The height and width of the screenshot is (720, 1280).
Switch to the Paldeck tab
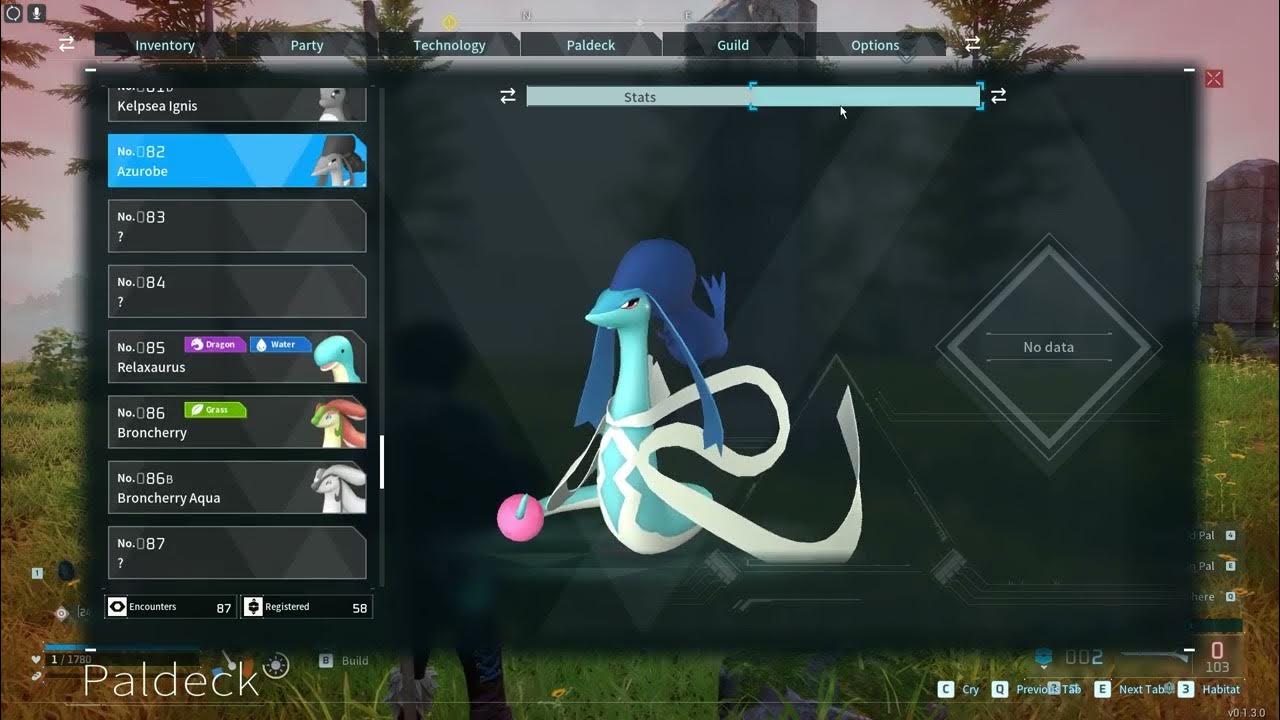coord(591,45)
